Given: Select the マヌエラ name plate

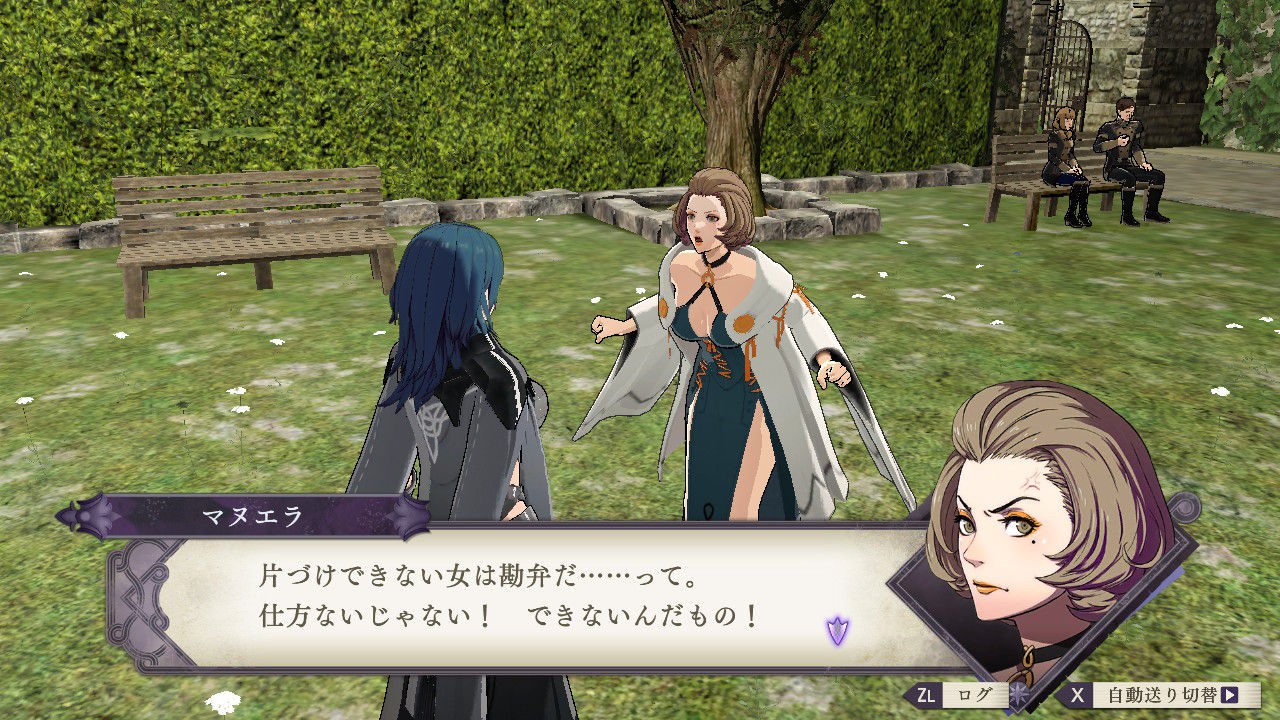Looking at the screenshot, I should pos(252,516).
